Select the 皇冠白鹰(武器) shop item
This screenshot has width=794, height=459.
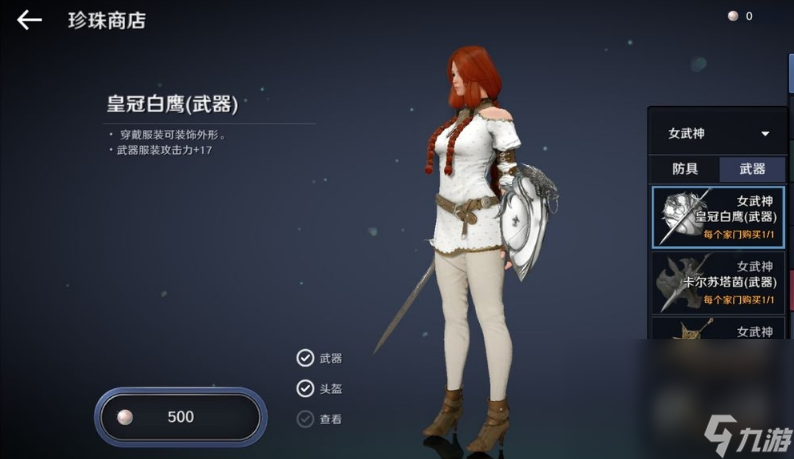[x=718, y=216]
